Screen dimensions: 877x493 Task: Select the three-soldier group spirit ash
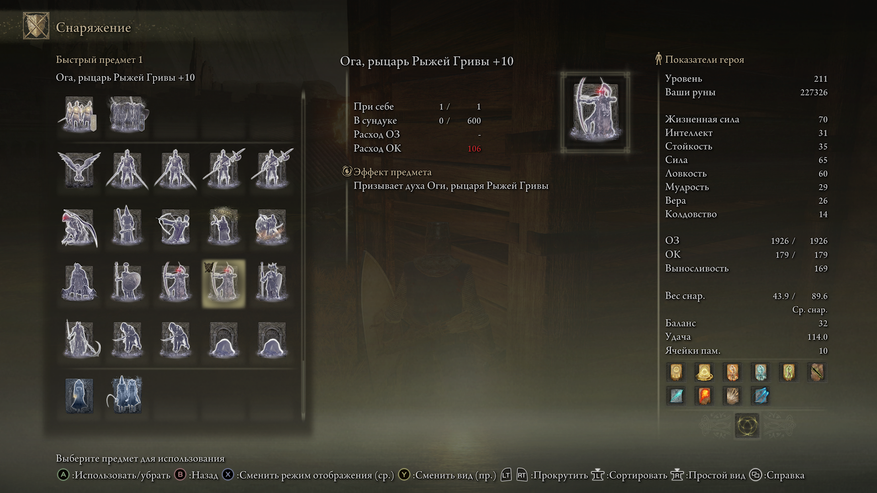[78, 114]
